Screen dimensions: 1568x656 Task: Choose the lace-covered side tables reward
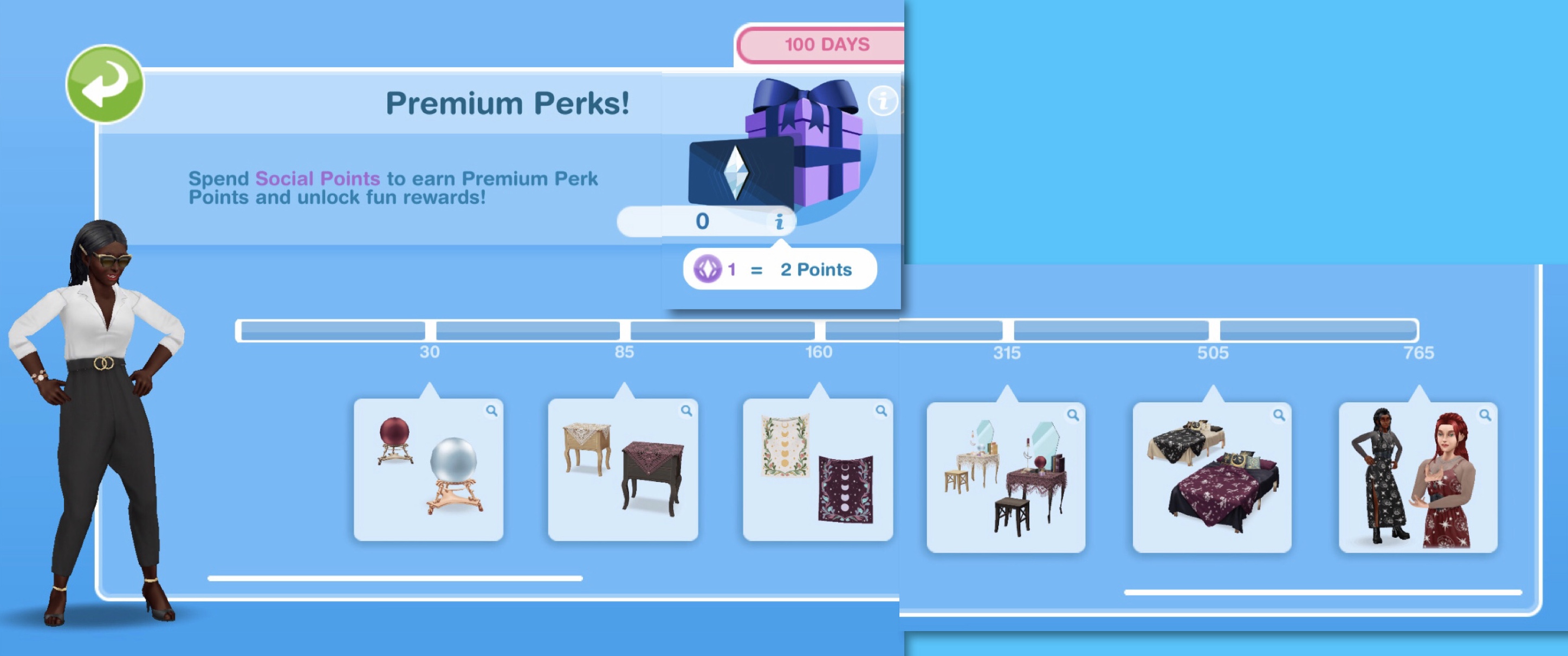tap(623, 470)
